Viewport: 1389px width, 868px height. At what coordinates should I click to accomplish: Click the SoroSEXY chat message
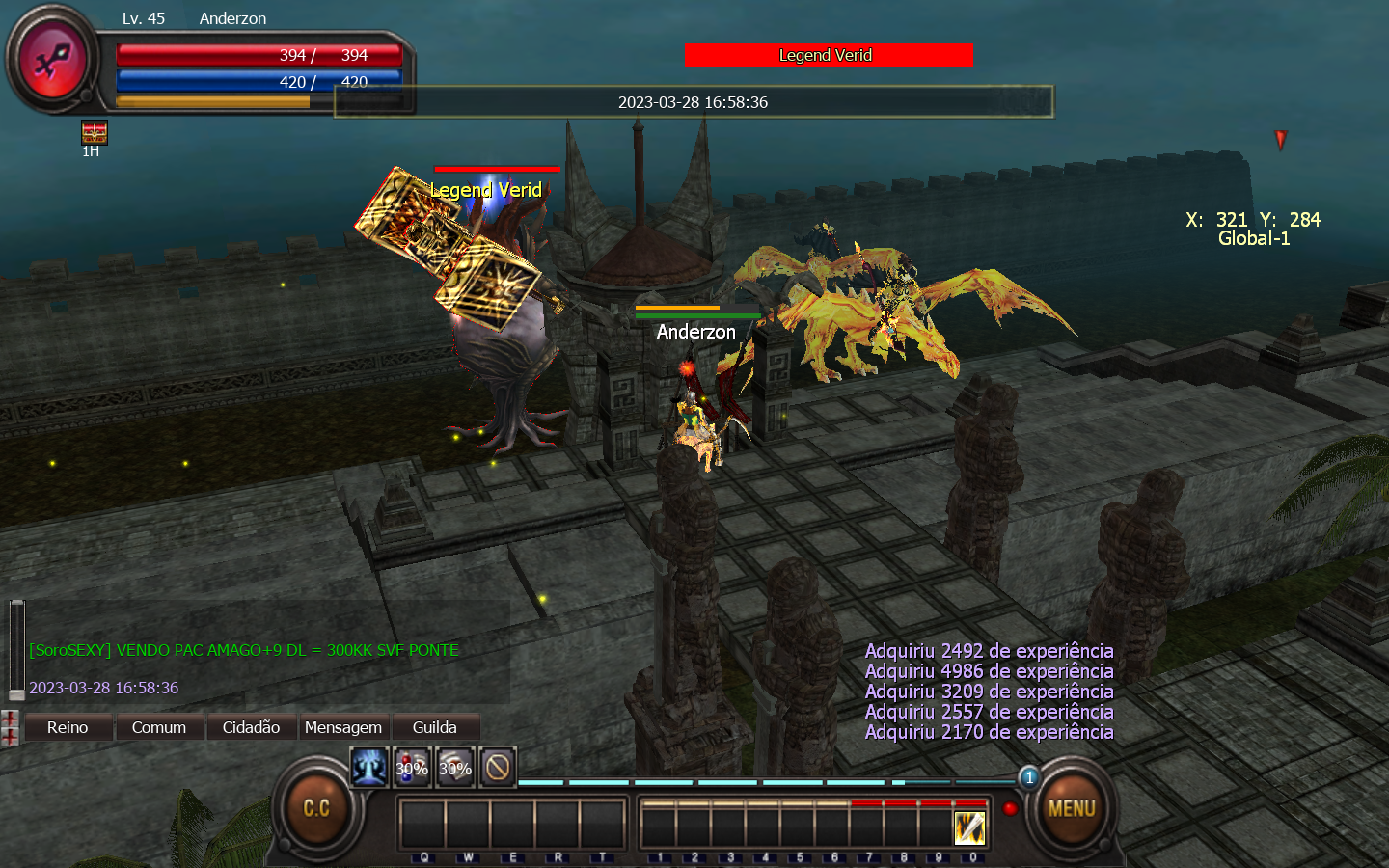(x=244, y=650)
